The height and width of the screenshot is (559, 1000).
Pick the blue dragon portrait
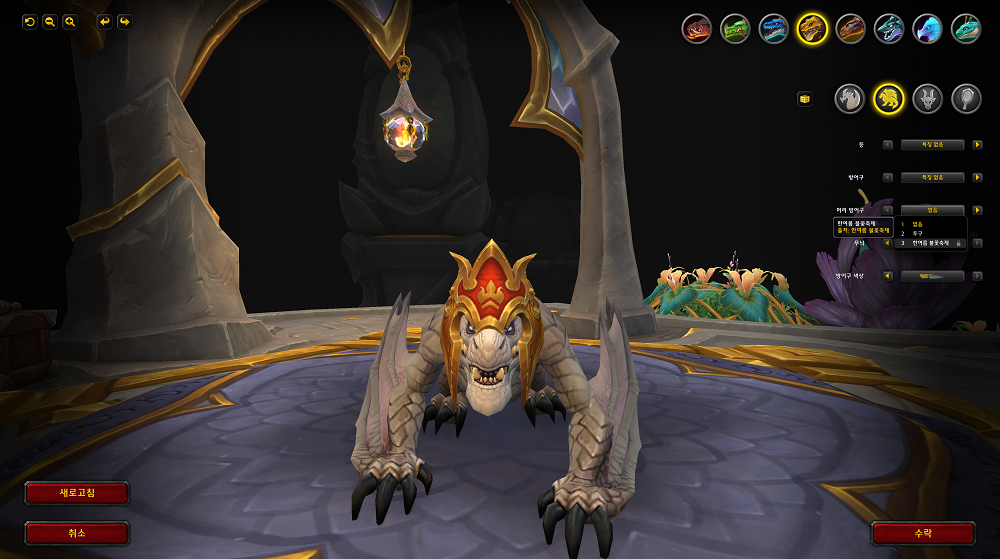[773, 28]
